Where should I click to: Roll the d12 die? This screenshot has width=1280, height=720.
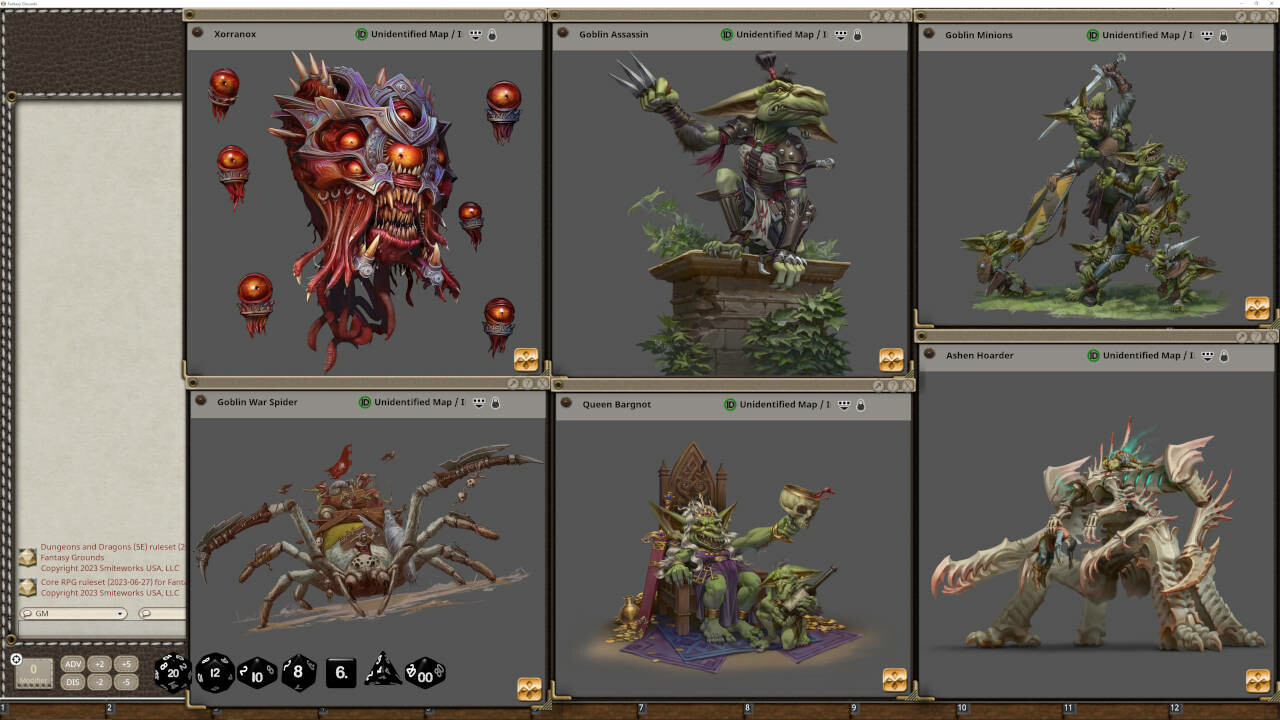tap(213, 672)
